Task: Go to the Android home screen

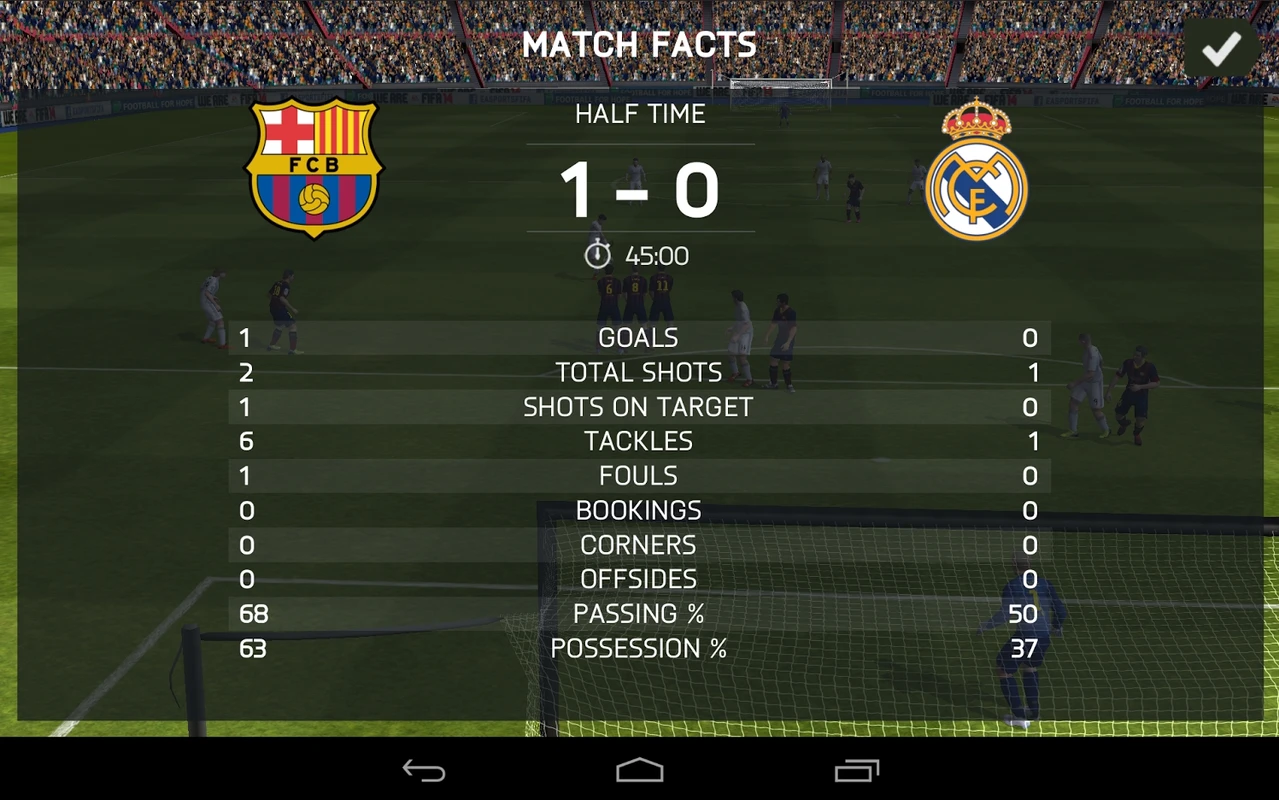Action: 640,770
